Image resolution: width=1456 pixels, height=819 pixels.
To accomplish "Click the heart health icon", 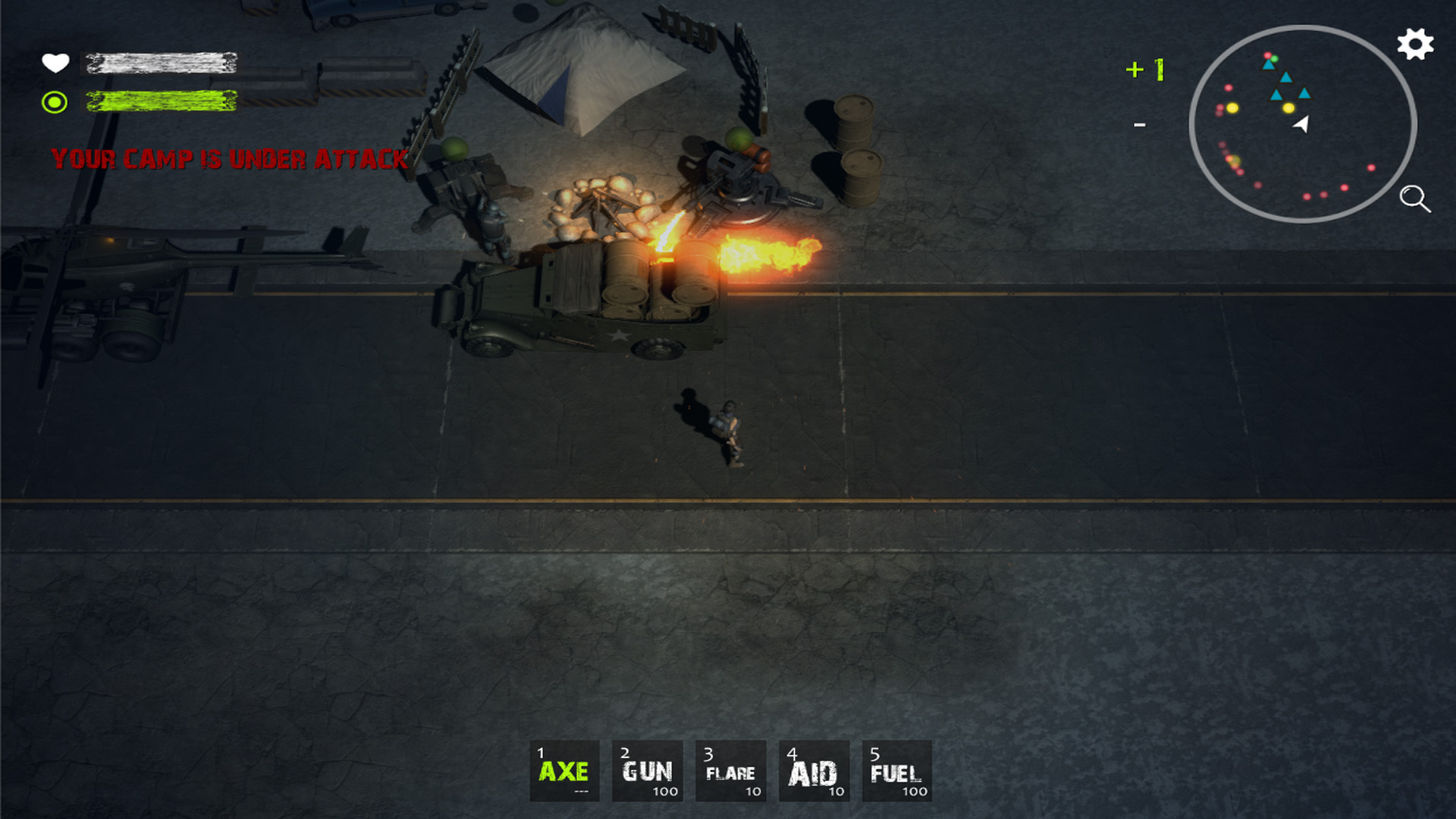I will pos(56,64).
